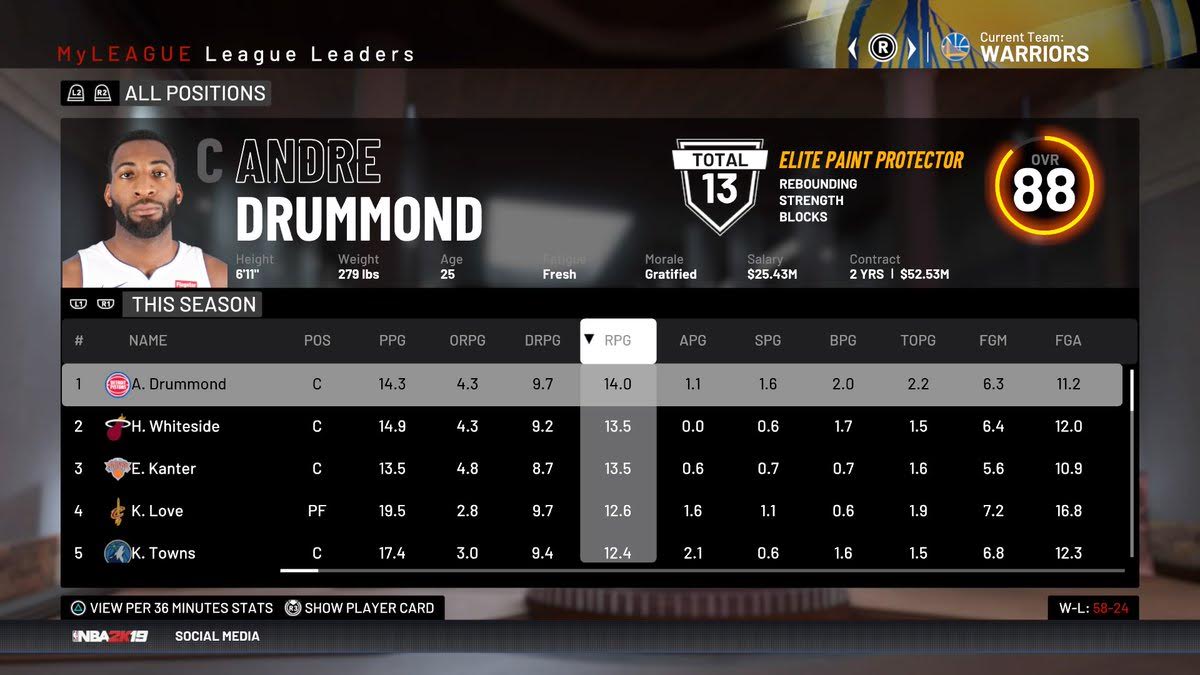The width and height of the screenshot is (1200, 675).
Task: Sort by the DRPG column header
Action: click(542, 340)
